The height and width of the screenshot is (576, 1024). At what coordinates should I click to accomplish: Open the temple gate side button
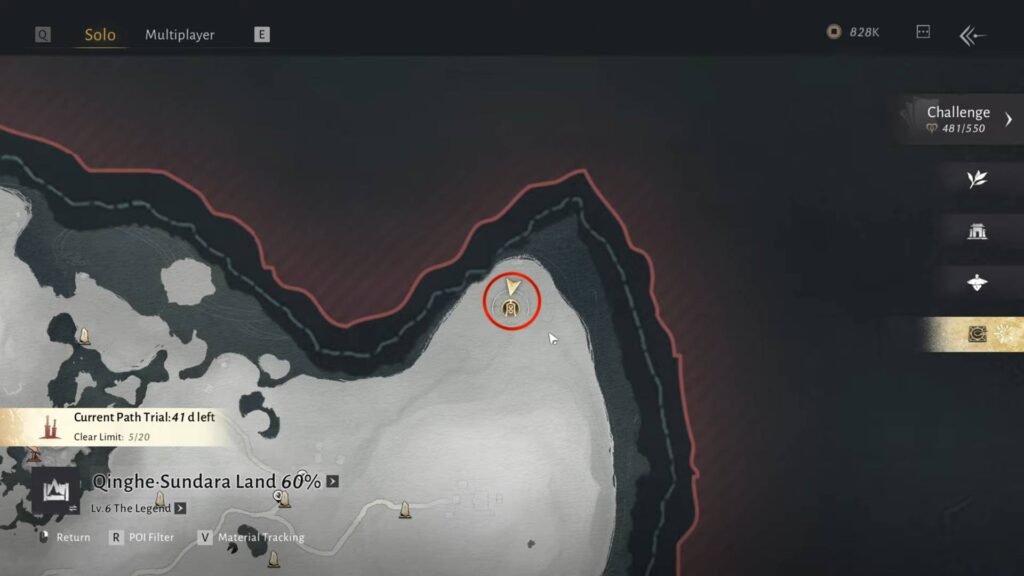coord(977,231)
